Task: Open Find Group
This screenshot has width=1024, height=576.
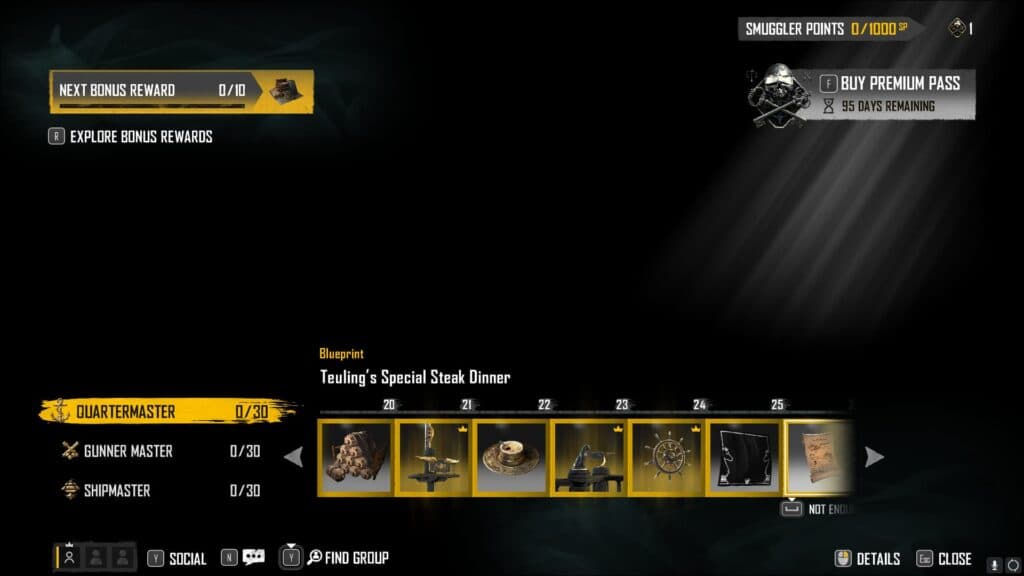Action: 347,558
